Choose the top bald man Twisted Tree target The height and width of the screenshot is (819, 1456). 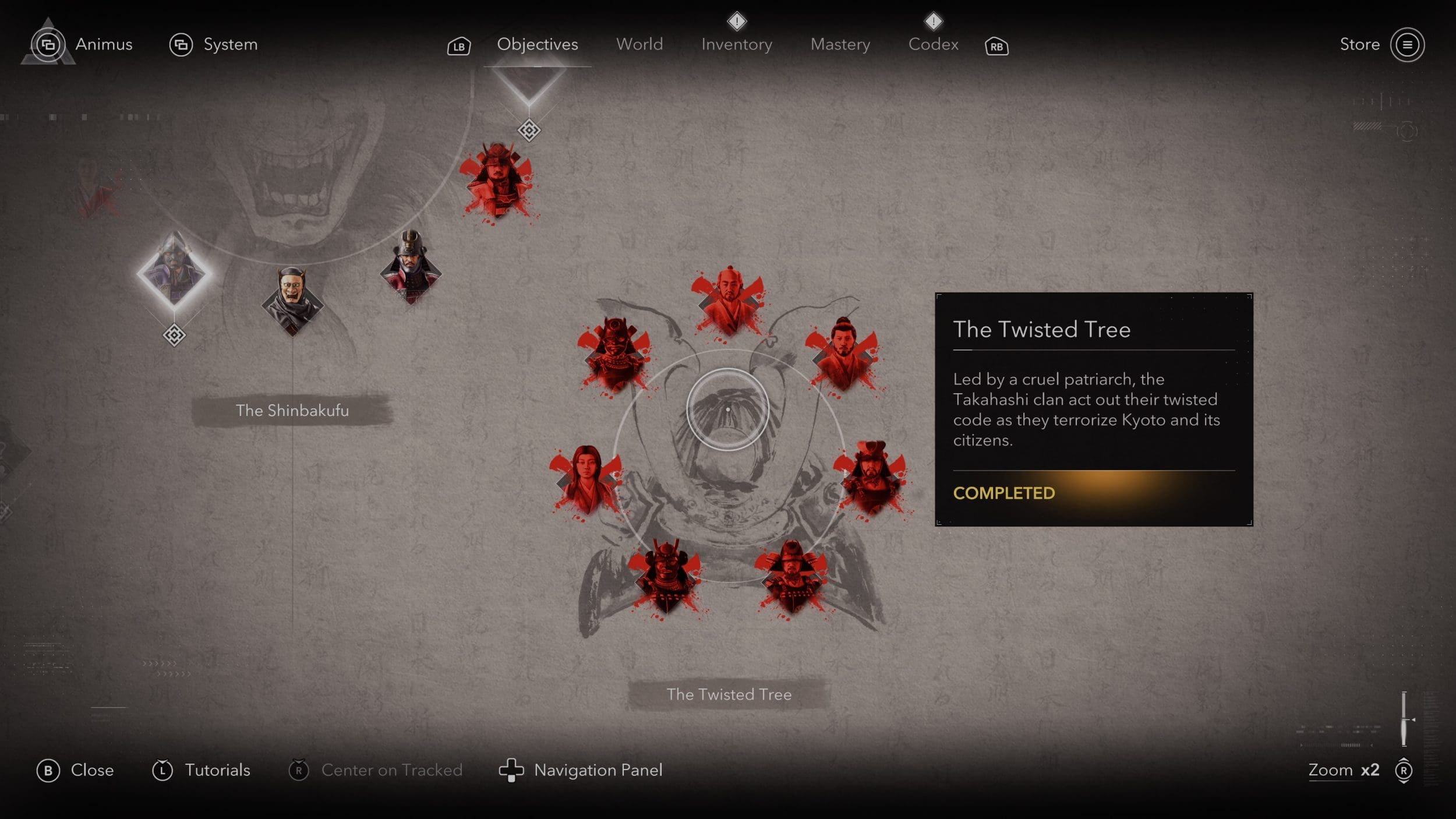coord(729,300)
